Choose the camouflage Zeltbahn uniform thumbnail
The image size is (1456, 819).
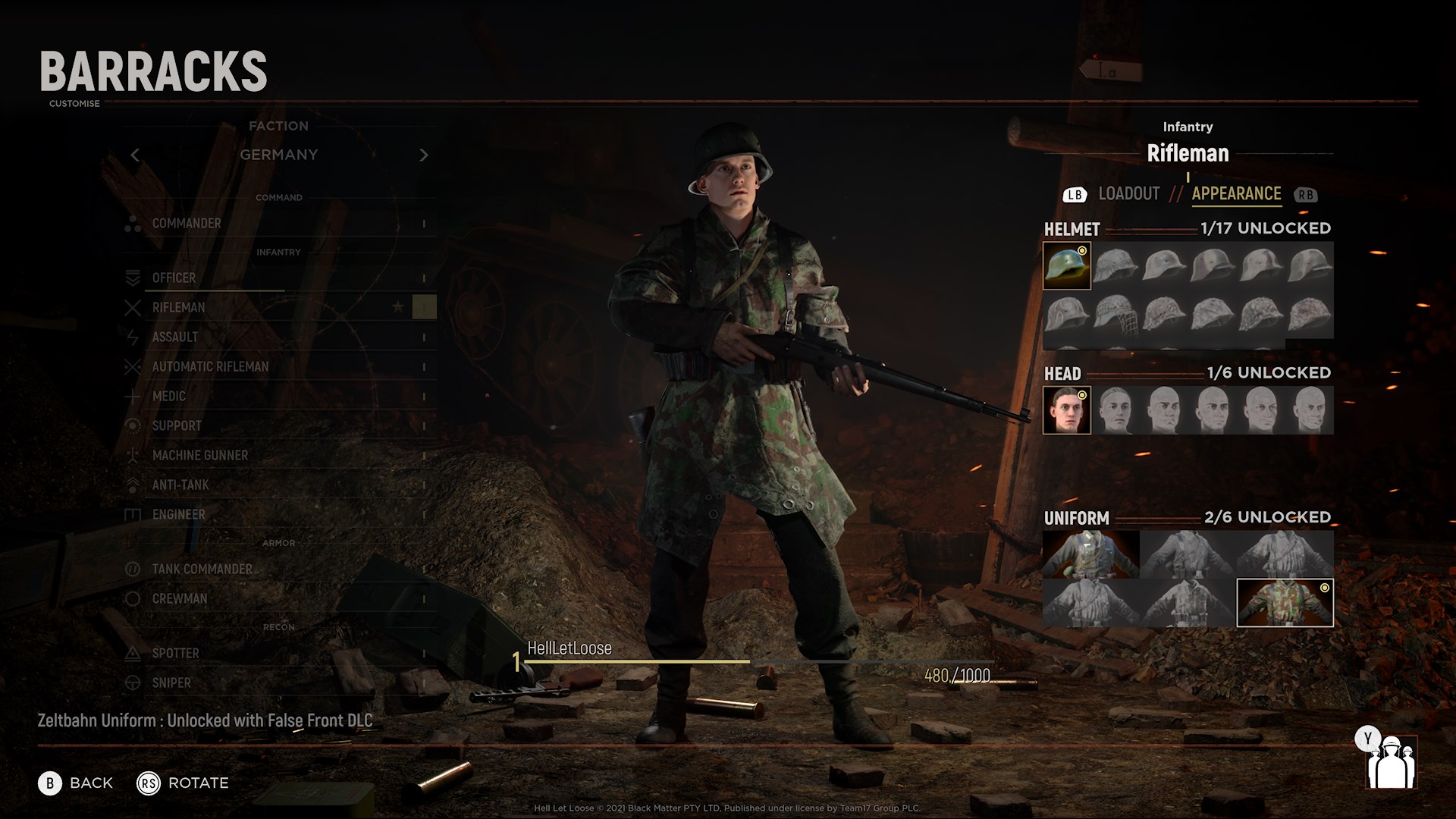pos(1285,603)
